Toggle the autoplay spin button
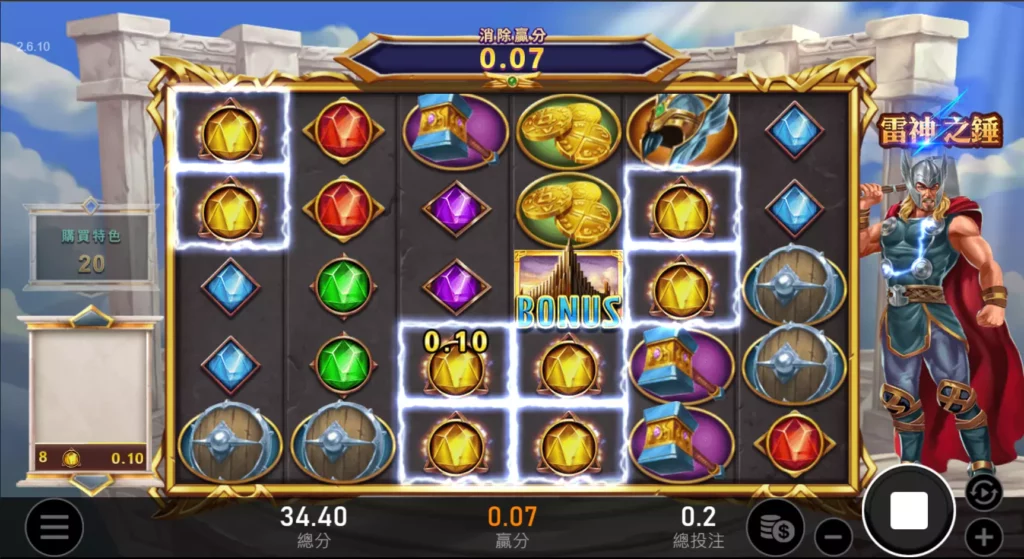The width and height of the screenshot is (1024, 559). (x=982, y=491)
